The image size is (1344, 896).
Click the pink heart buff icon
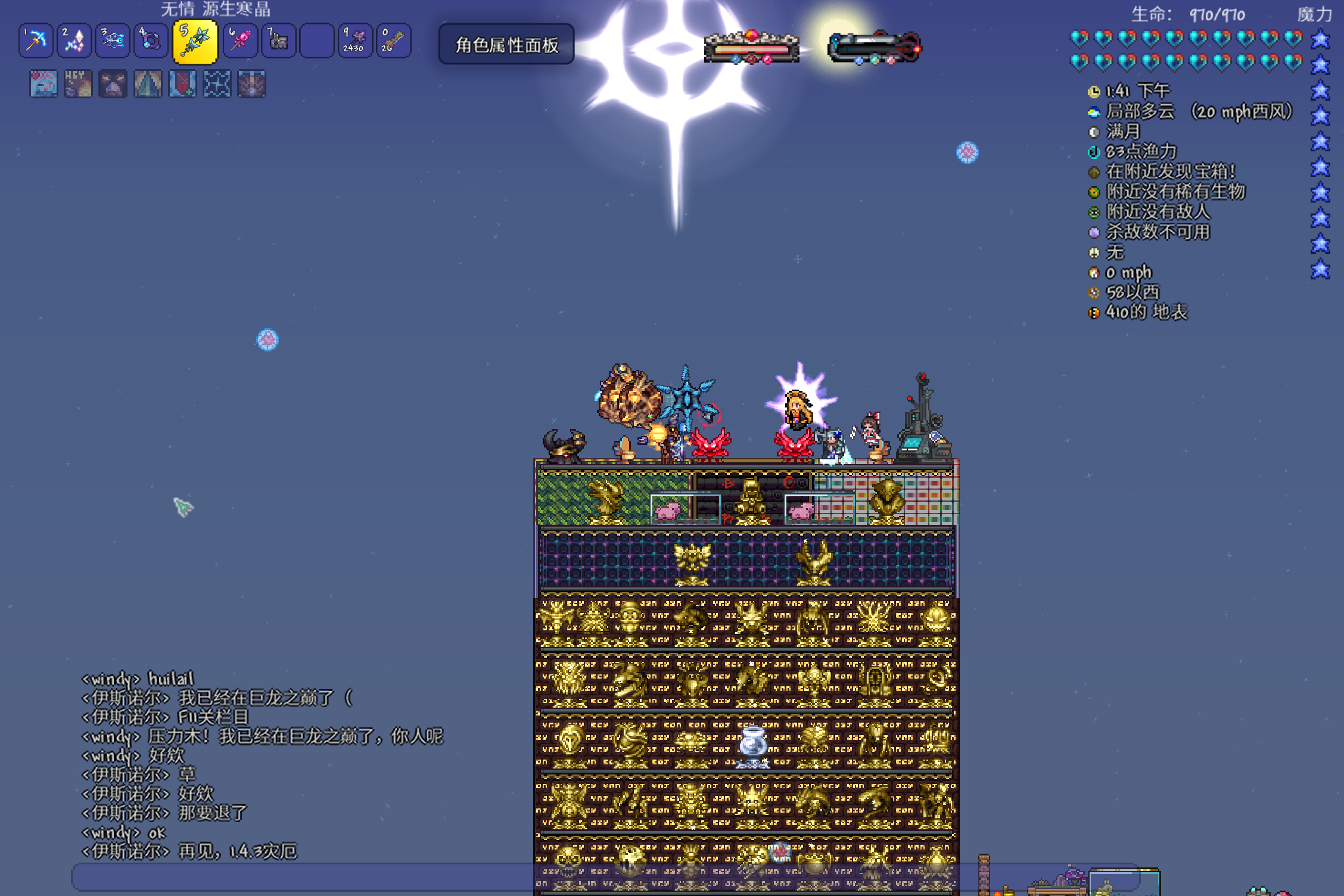tap(43, 84)
